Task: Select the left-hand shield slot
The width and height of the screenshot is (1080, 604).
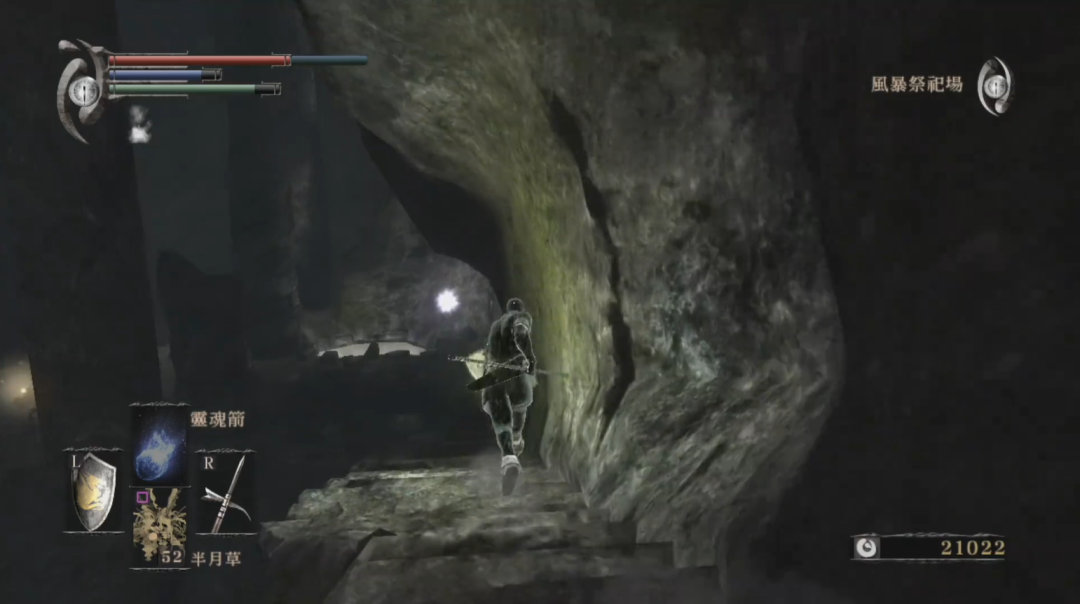Action: tap(95, 490)
